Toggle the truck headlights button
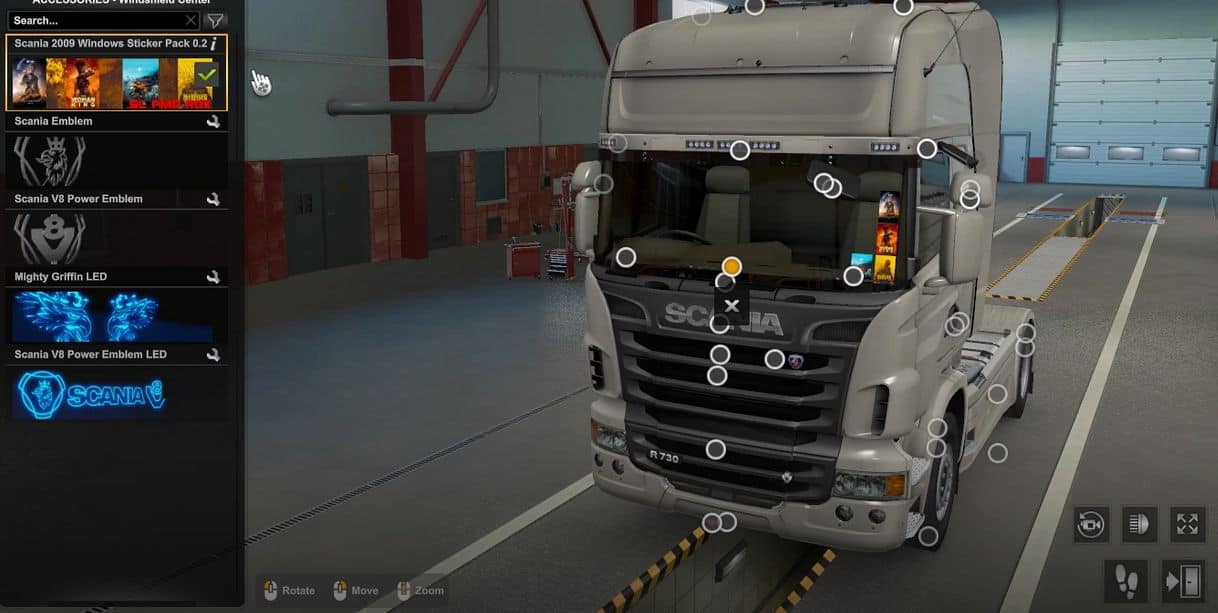 coord(1139,524)
